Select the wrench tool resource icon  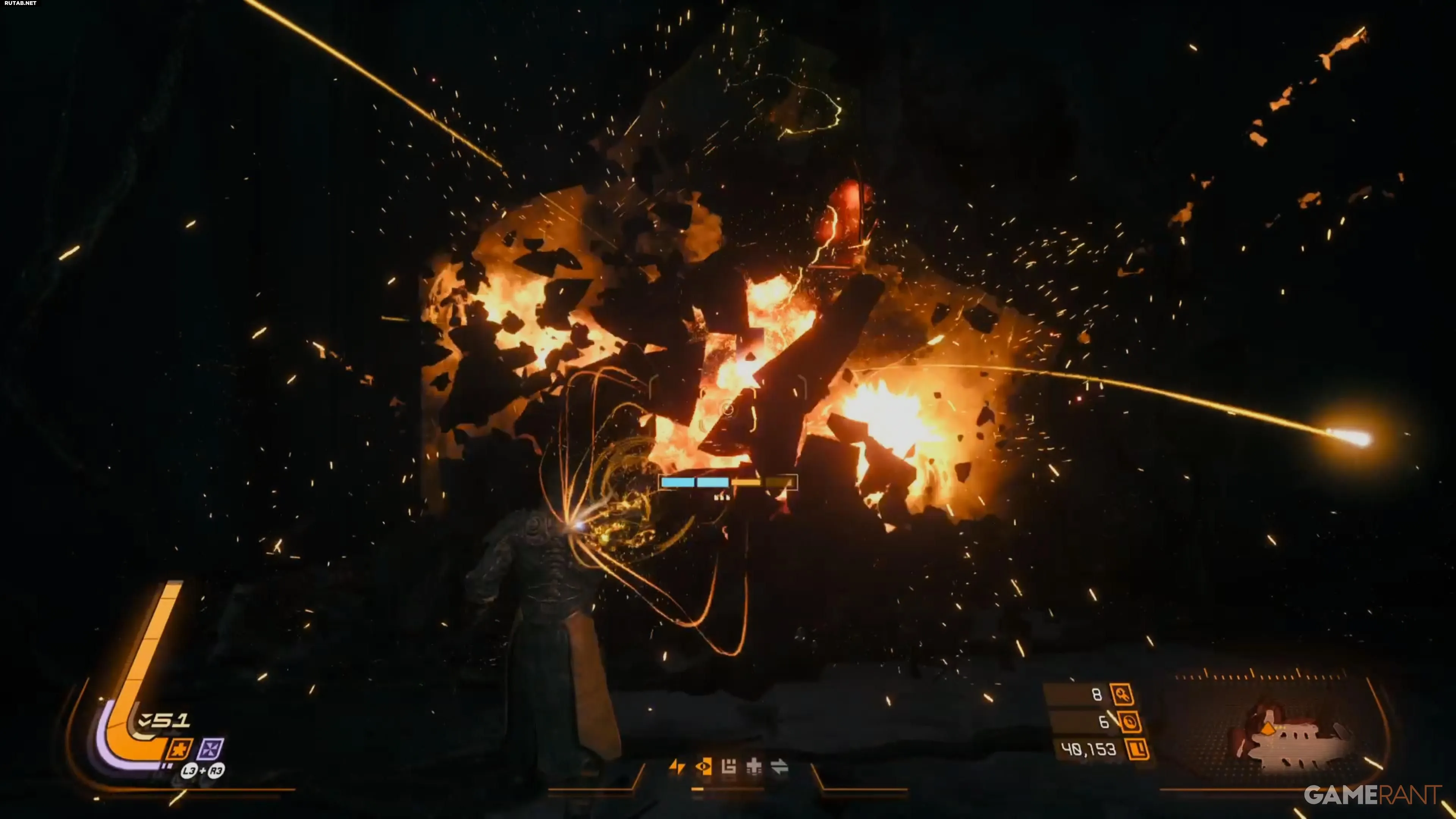coord(1122,695)
